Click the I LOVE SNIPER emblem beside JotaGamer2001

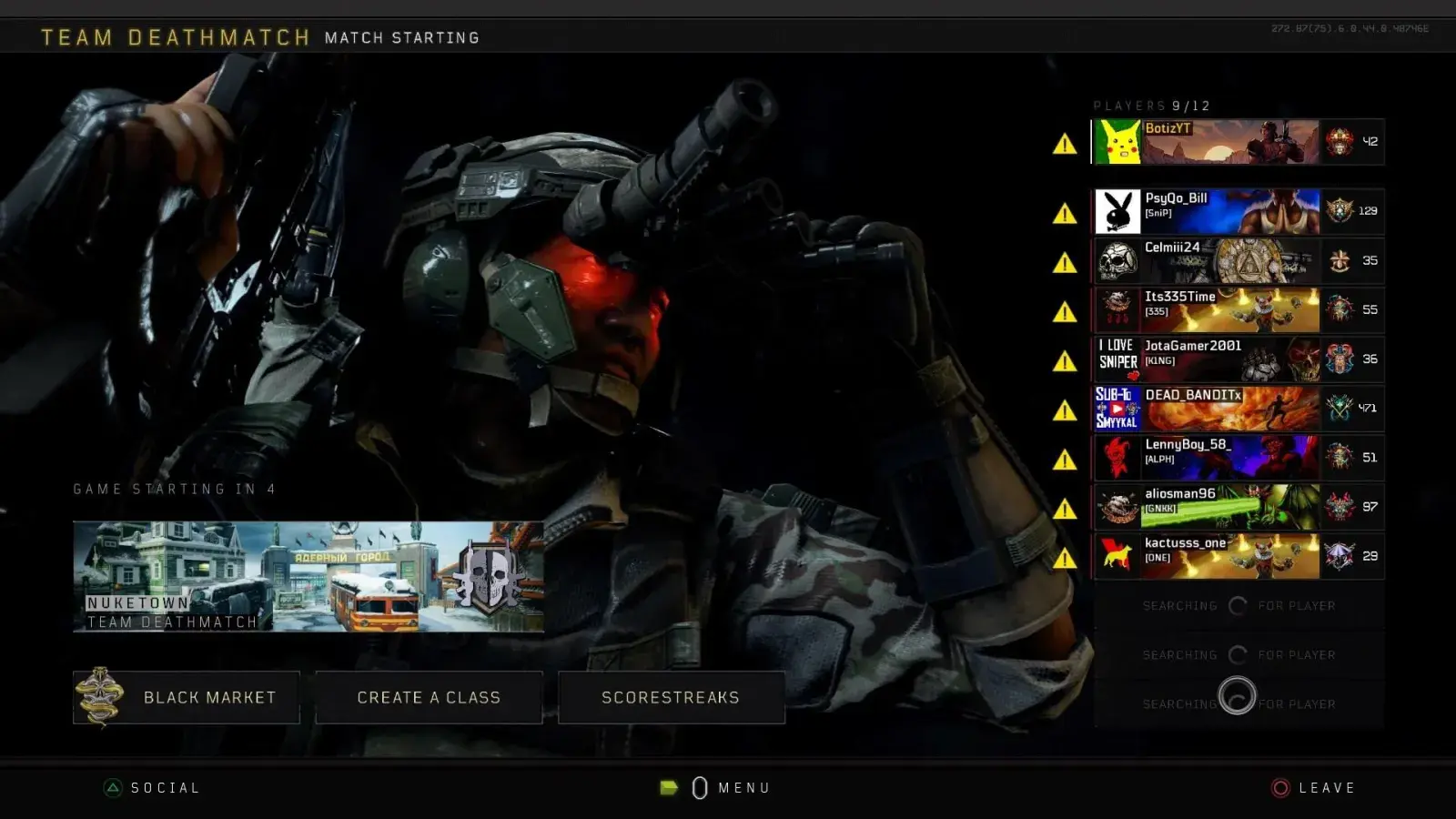(x=1117, y=359)
